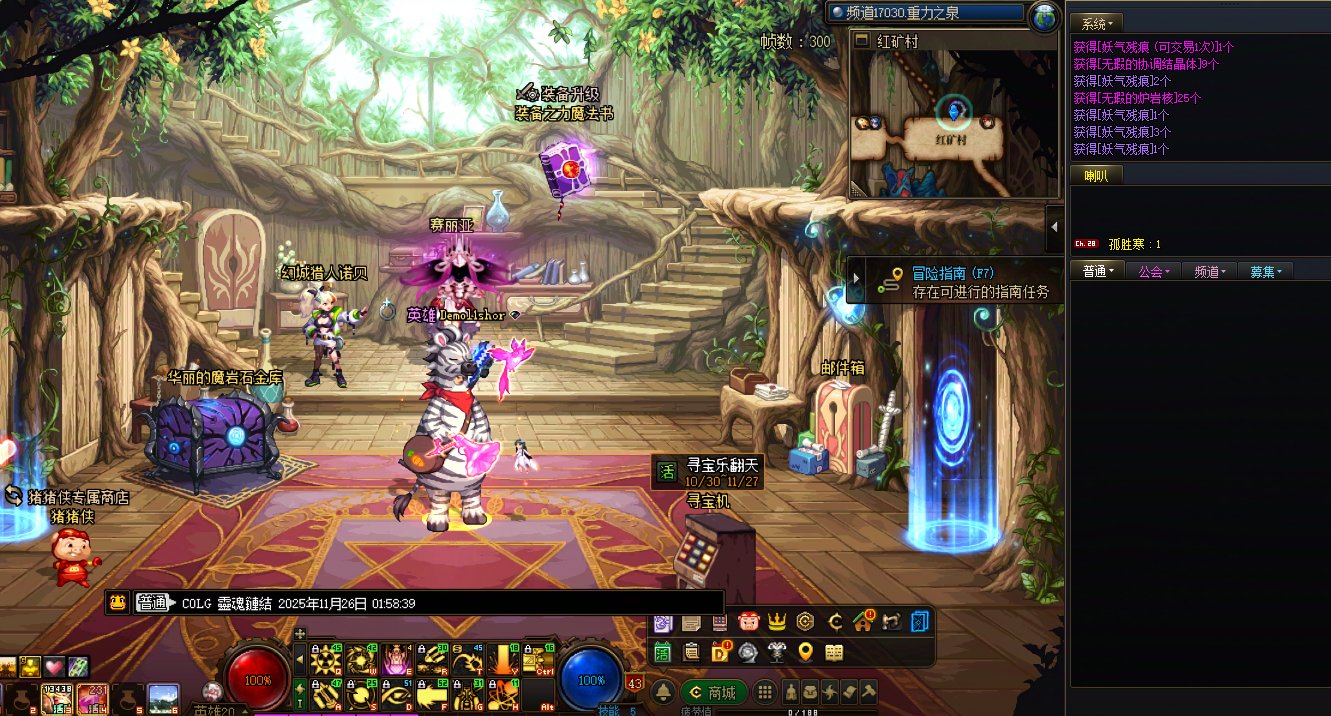Activate the skill on the Q slot
This screenshot has height=716, width=1331.
(x=324, y=658)
